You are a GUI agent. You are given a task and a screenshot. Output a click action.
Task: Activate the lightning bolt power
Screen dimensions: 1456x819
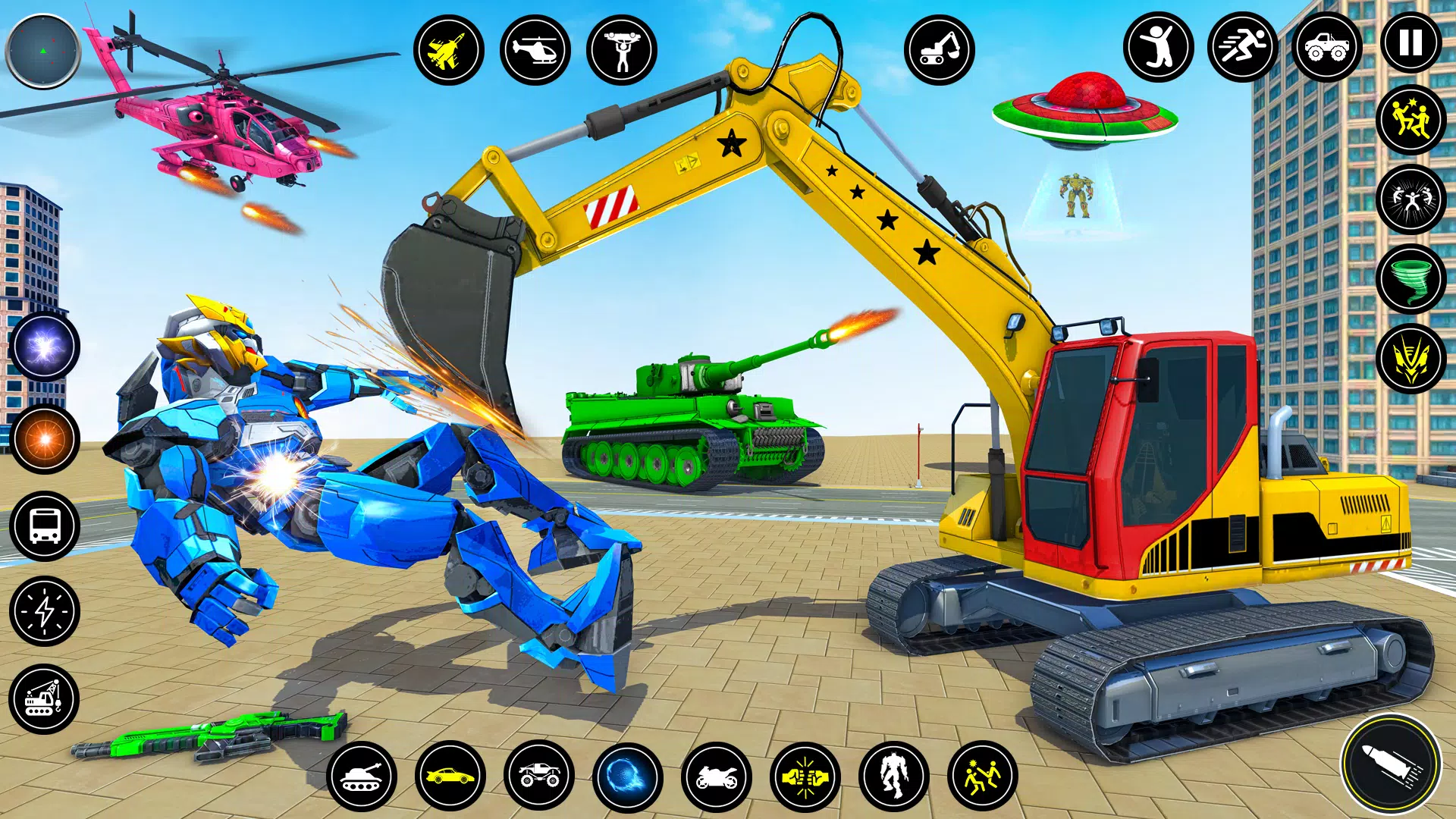point(45,610)
